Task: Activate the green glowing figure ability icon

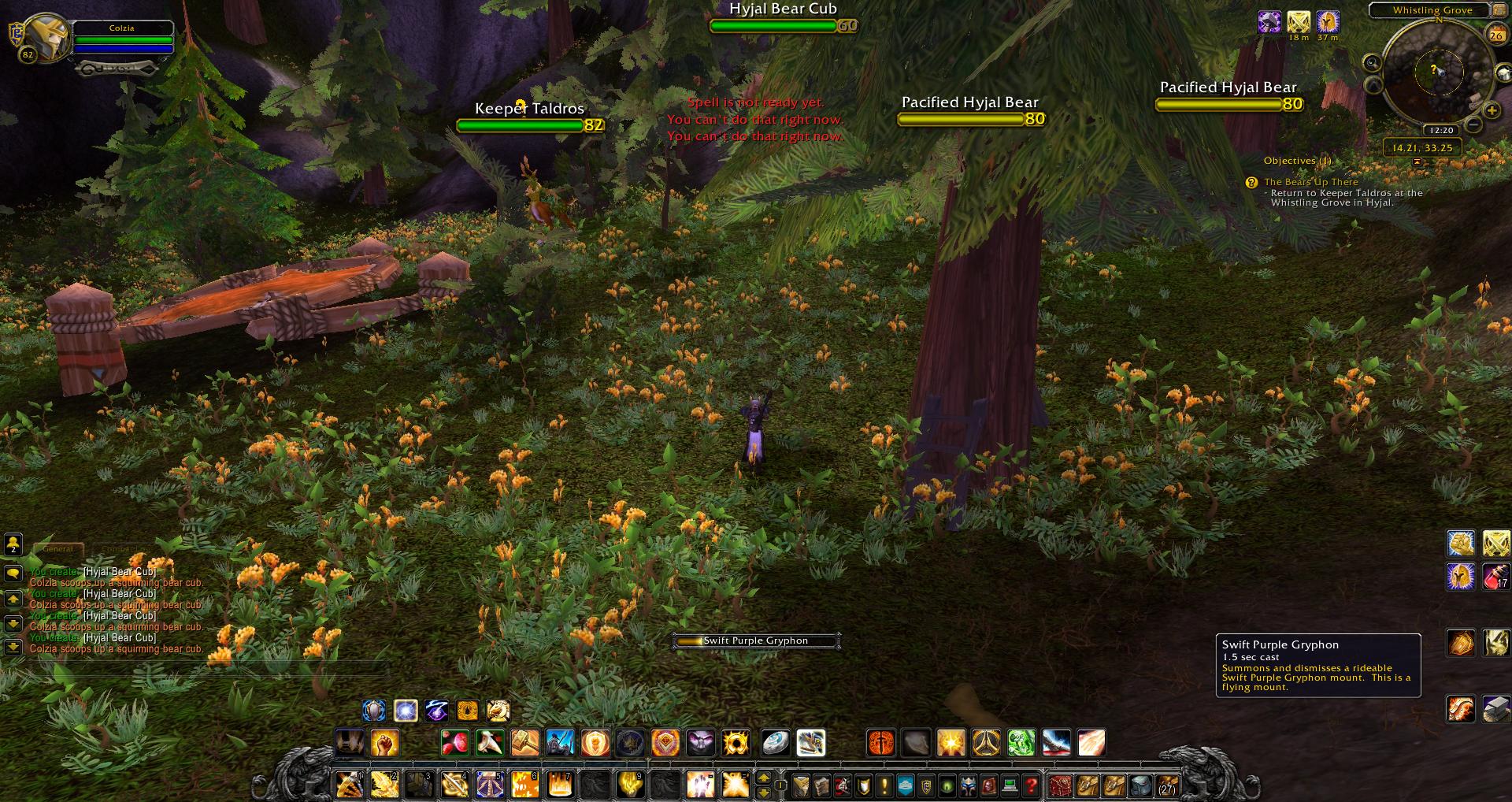Action: tap(1021, 743)
